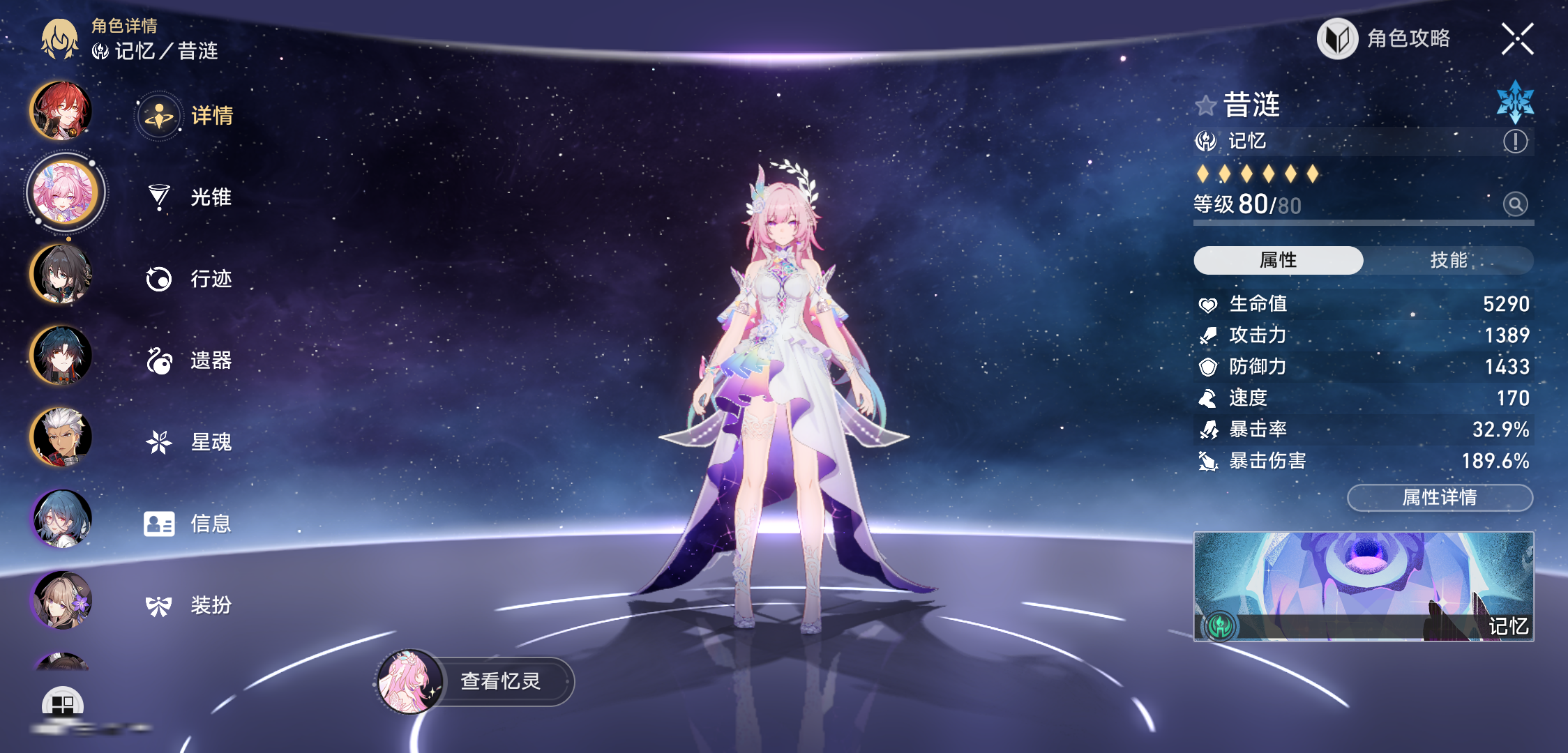Show the 星魂 eidolon menu
Screen dimensions: 1568x753
[188, 442]
